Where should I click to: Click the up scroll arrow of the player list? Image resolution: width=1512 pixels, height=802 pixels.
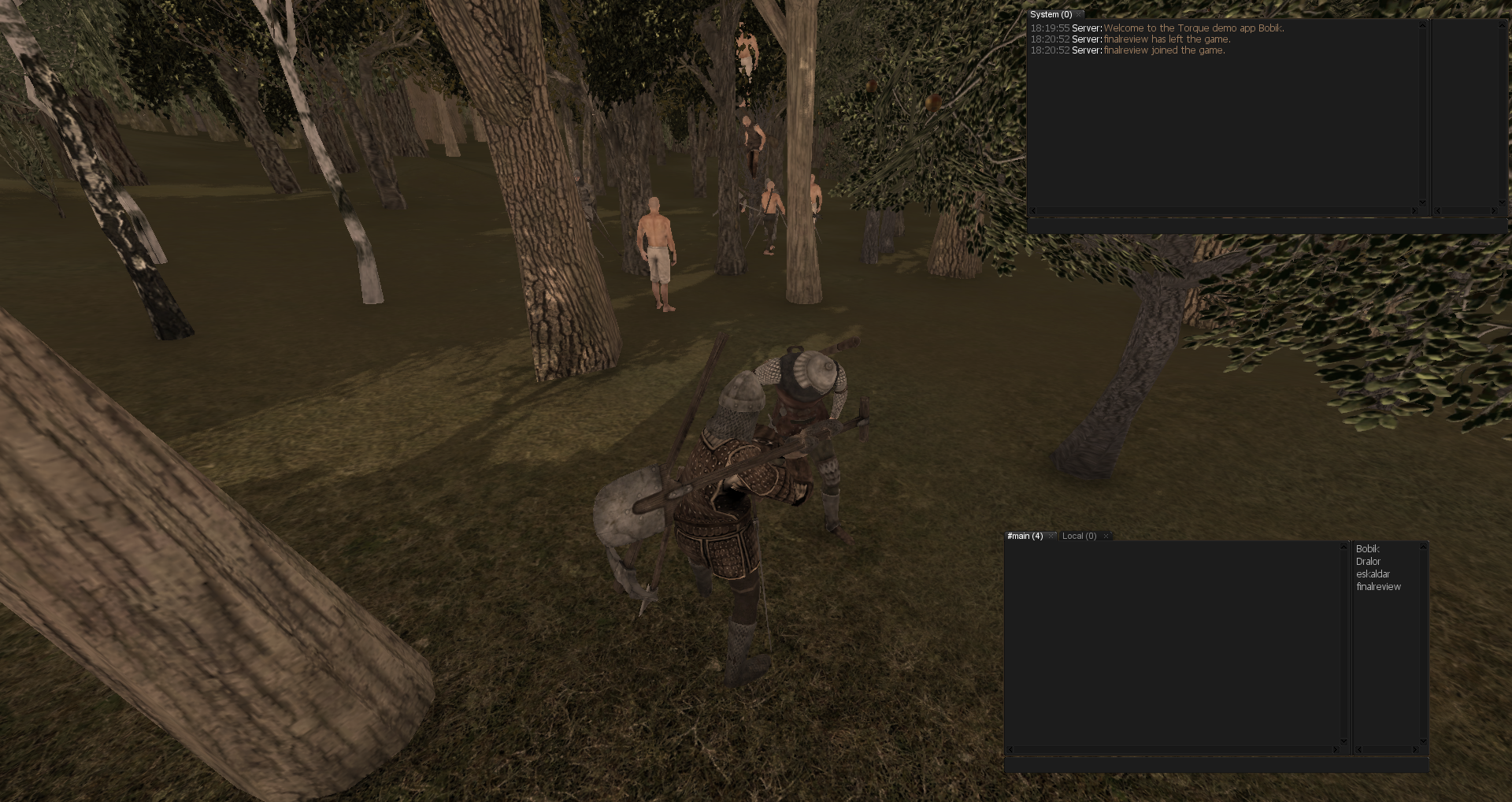[1424, 546]
